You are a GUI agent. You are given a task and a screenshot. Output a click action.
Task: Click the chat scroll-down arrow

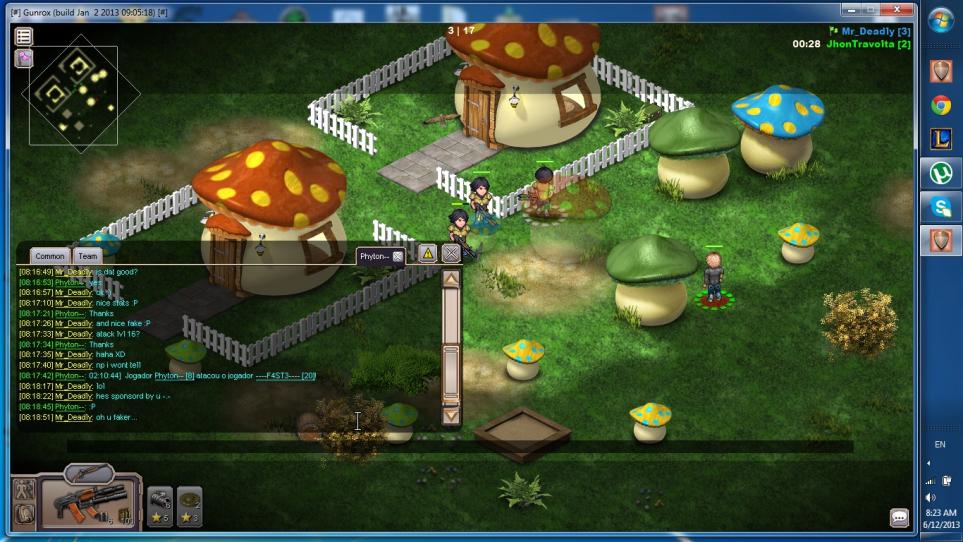[x=451, y=414]
